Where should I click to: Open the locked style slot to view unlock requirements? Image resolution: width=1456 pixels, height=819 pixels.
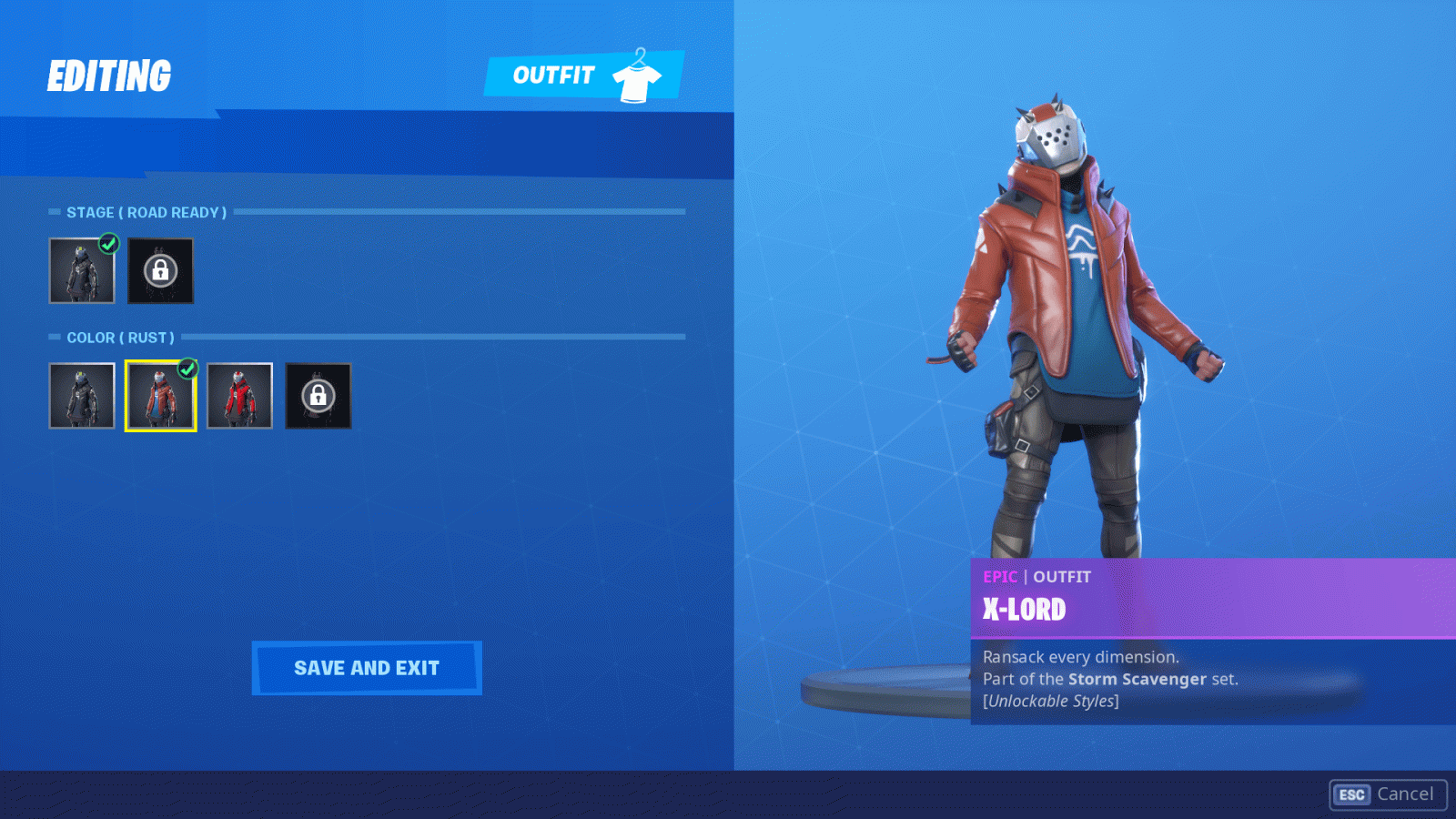[318, 395]
